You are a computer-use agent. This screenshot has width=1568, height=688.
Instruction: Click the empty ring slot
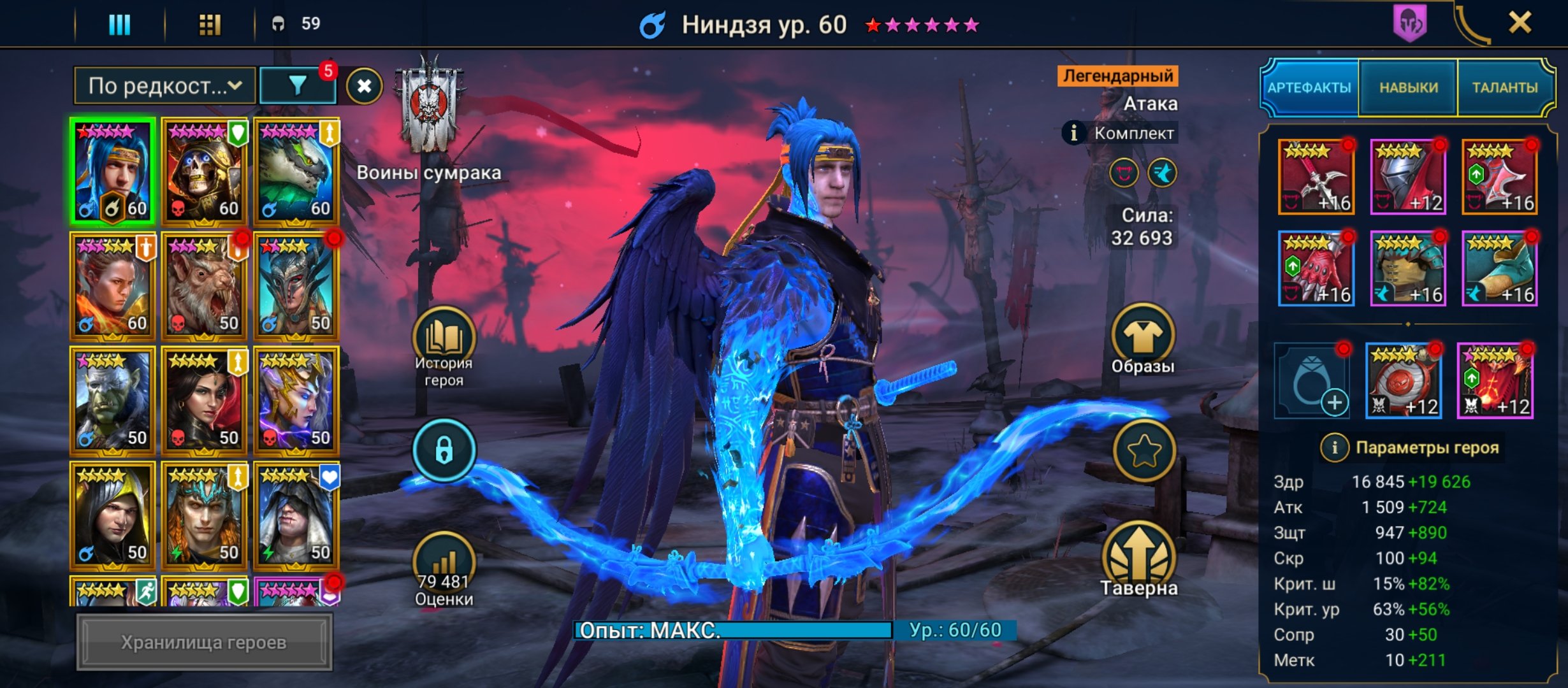(x=1312, y=381)
